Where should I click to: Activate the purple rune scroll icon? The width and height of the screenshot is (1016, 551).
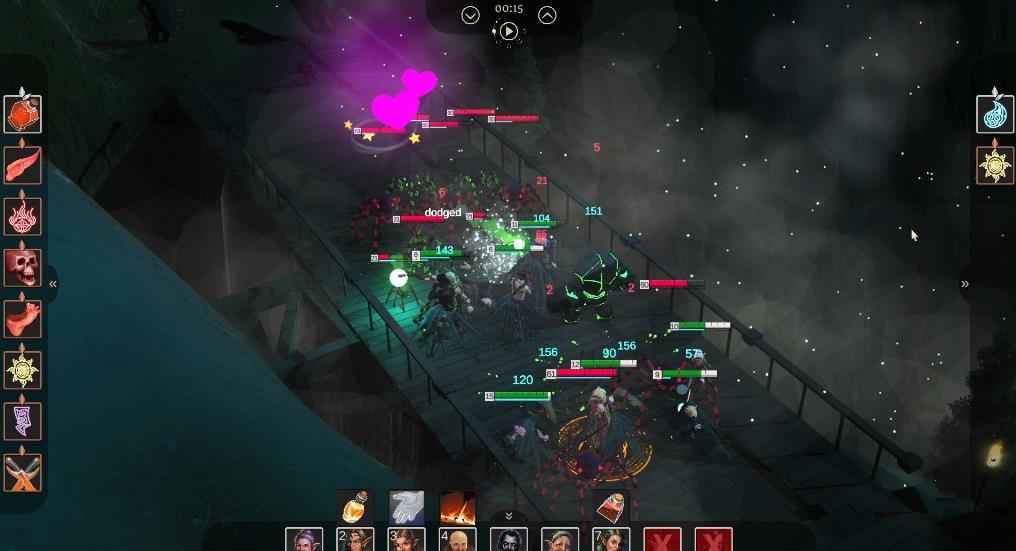click(22, 421)
